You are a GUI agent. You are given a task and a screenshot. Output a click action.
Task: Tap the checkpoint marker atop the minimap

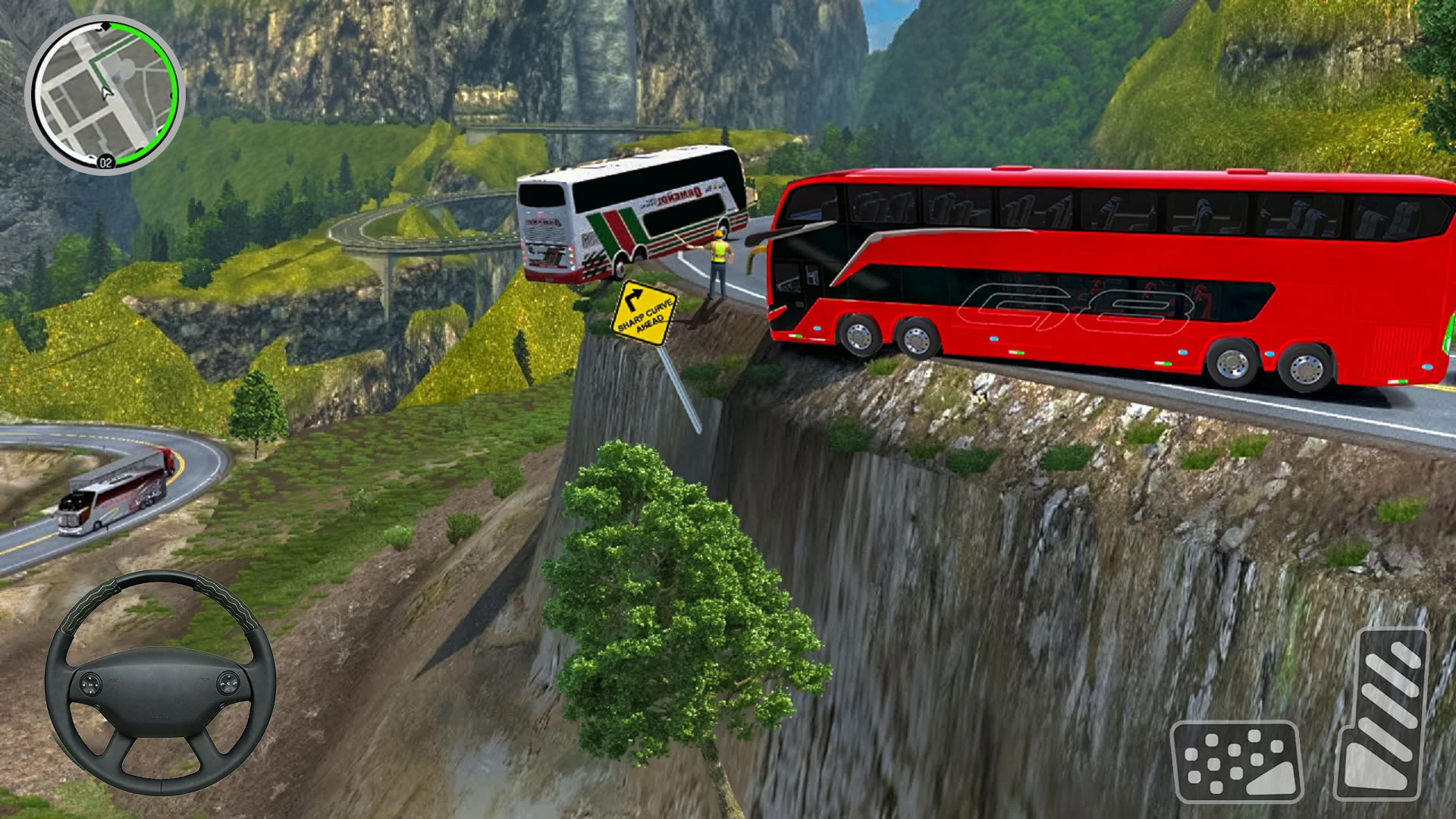106,24
